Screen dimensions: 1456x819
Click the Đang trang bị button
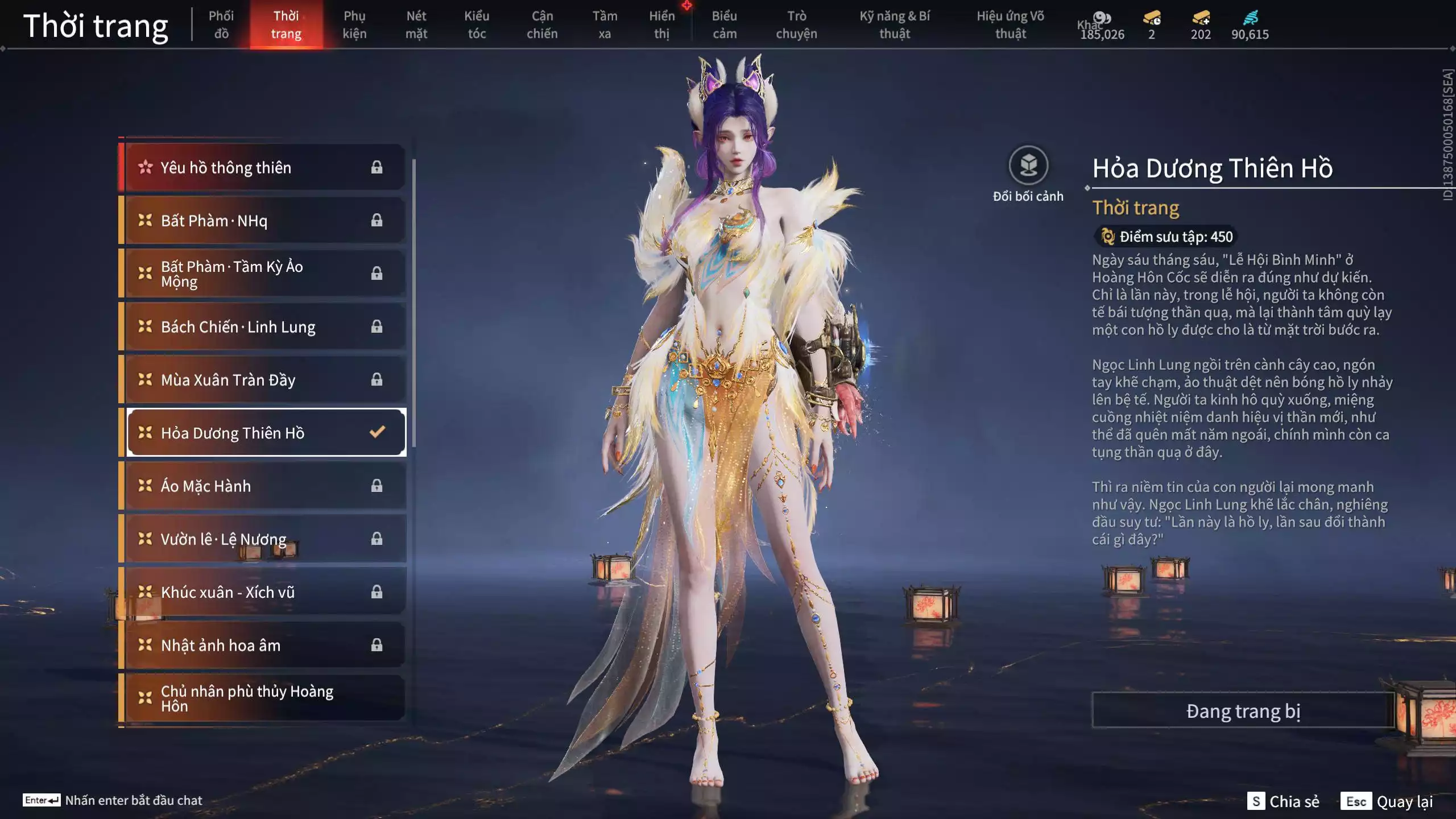pyautogui.click(x=1243, y=711)
